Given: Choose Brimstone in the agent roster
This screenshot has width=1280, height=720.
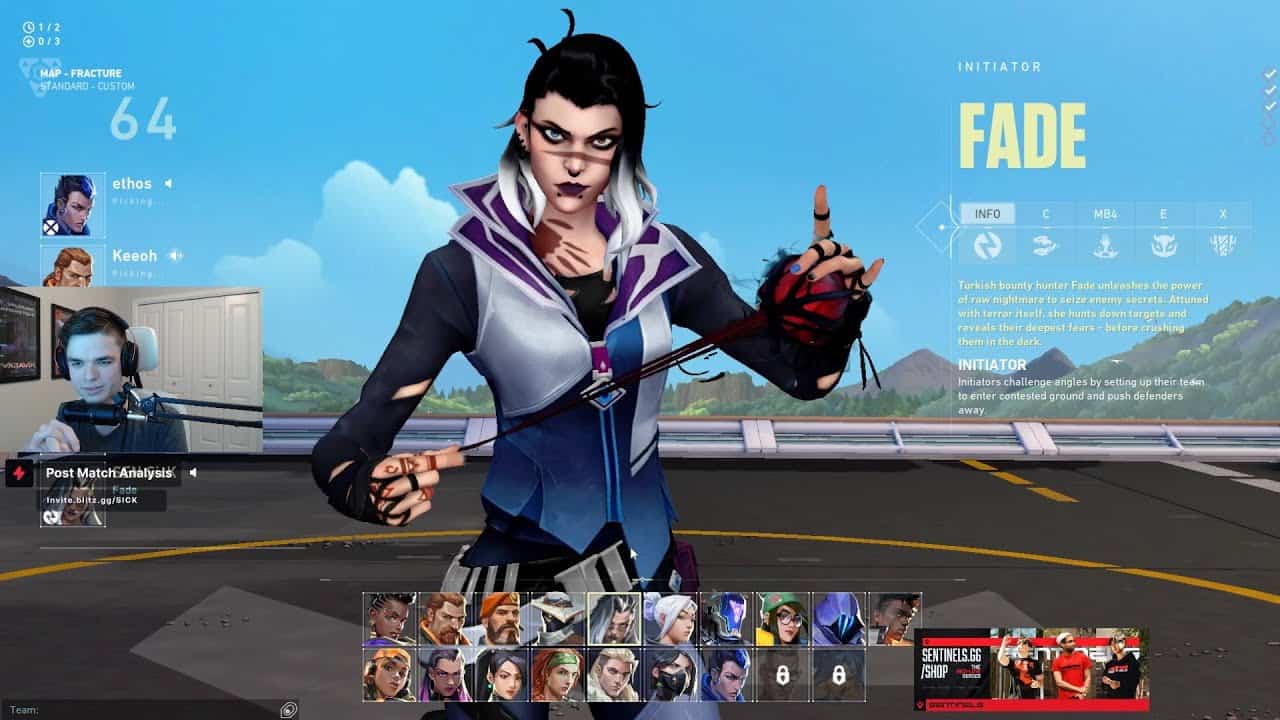Looking at the screenshot, I should point(501,619).
